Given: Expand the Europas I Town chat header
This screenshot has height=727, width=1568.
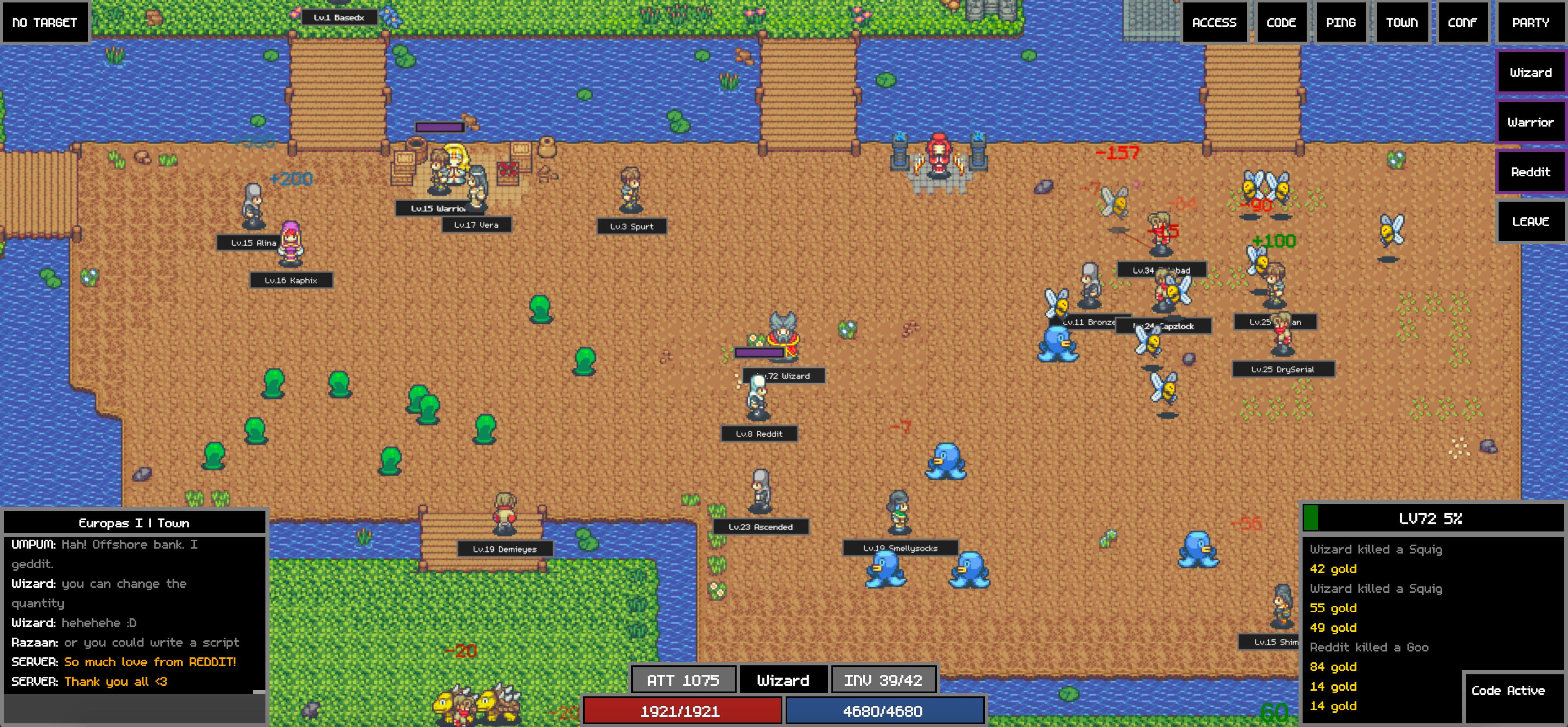Looking at the screenshot, I should pos(134,522).
